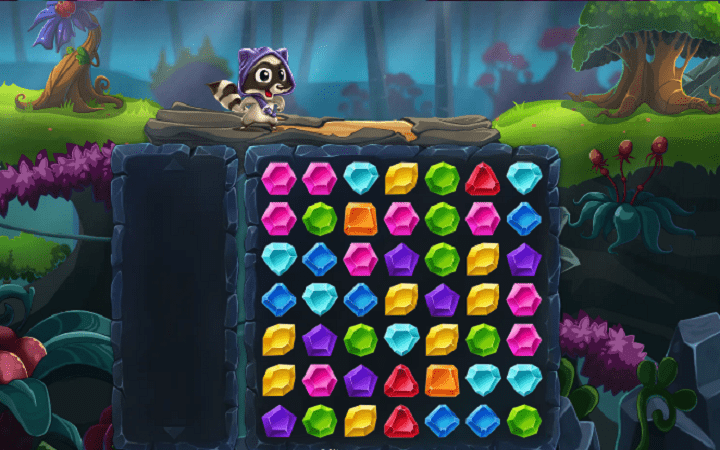Select the orange gem beside a red gem
The image size is (720, 450).
coord(442,379)
